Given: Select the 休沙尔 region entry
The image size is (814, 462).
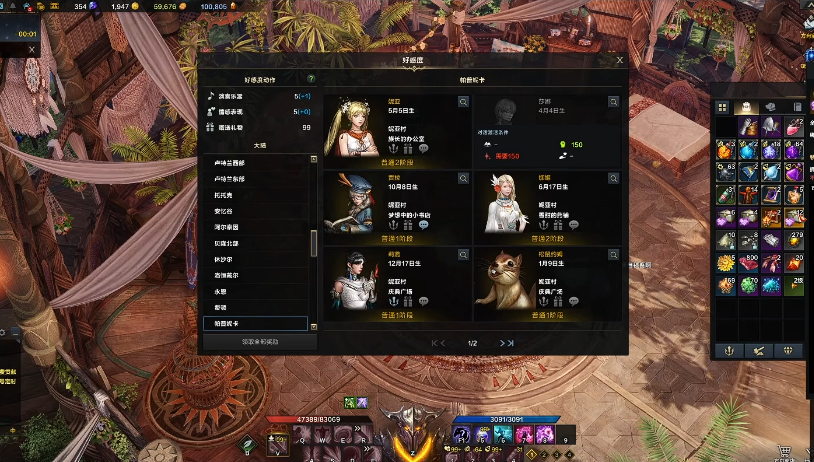Looking at the screenshot, I should click(x=255, y=259).
